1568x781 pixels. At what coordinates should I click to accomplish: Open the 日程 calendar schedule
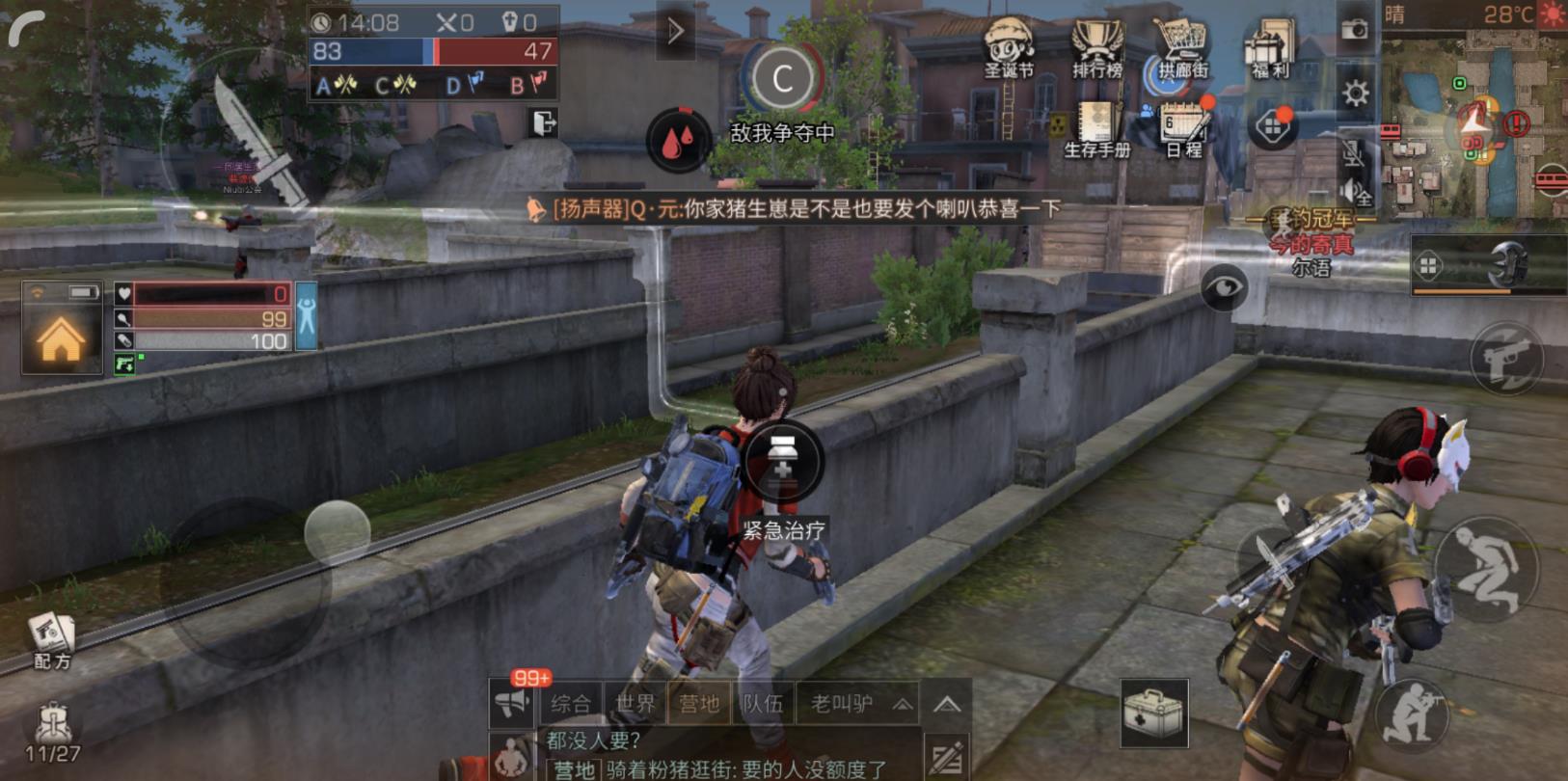point(1184,129)
